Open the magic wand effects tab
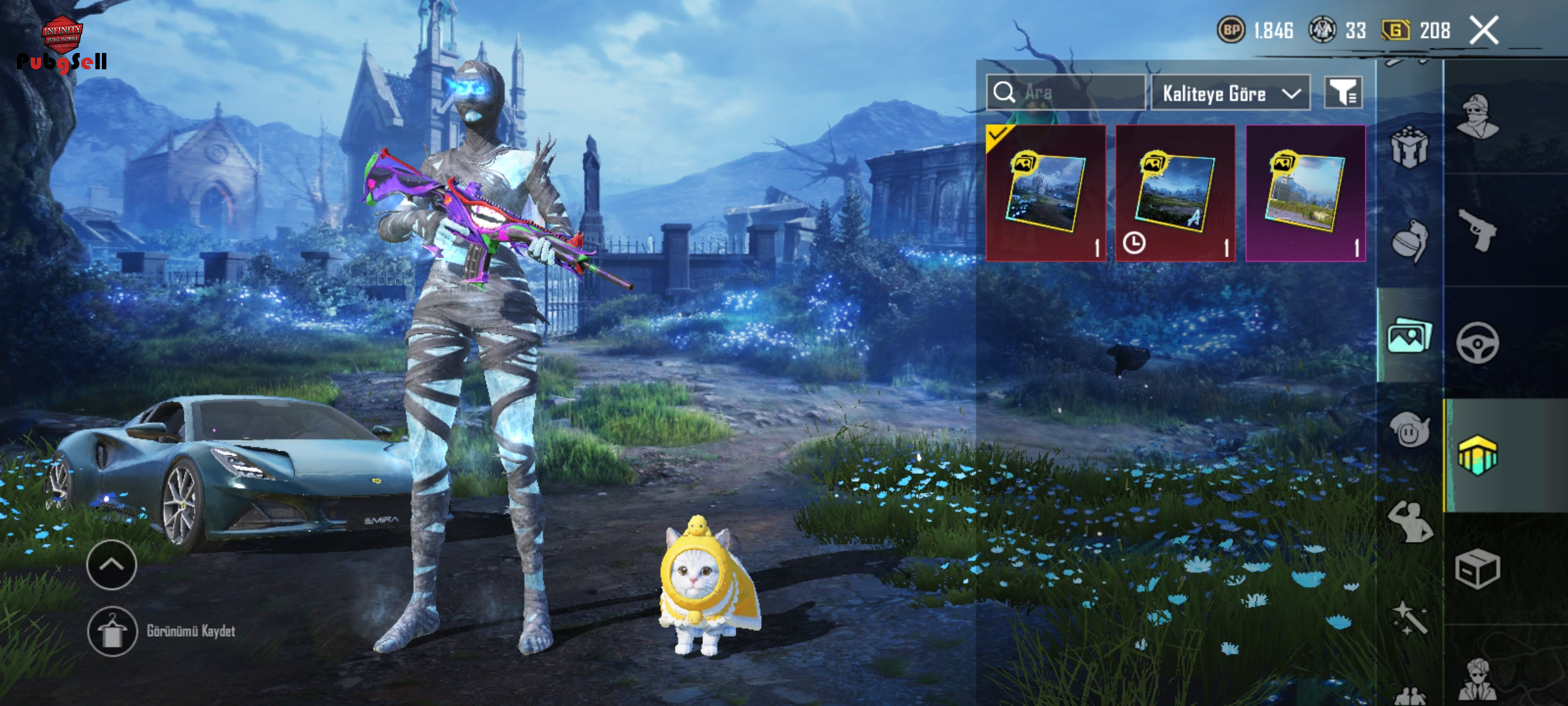The height and width of the screenshot is (706, 1568). [1409, 618]
